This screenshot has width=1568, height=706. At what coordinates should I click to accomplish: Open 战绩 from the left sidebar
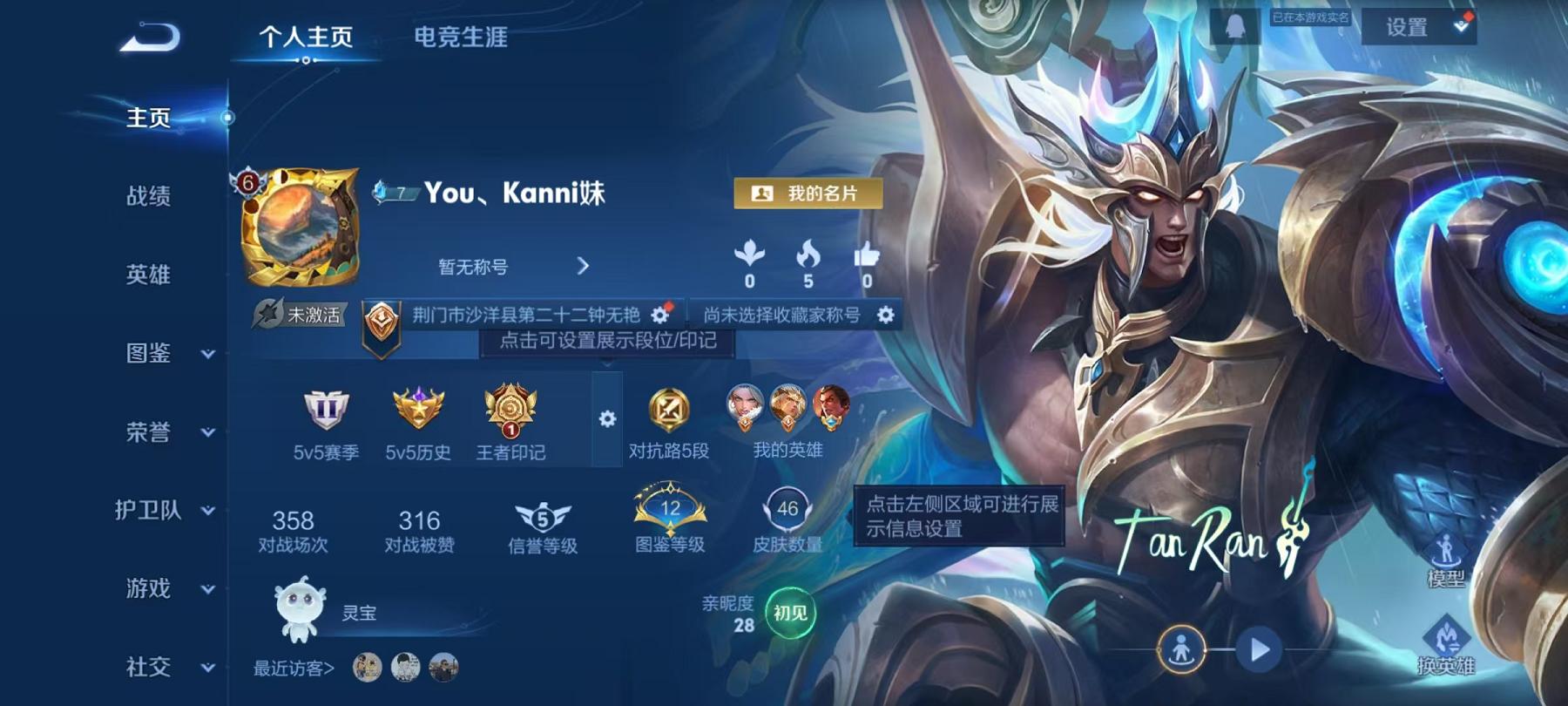pos(148,197)
